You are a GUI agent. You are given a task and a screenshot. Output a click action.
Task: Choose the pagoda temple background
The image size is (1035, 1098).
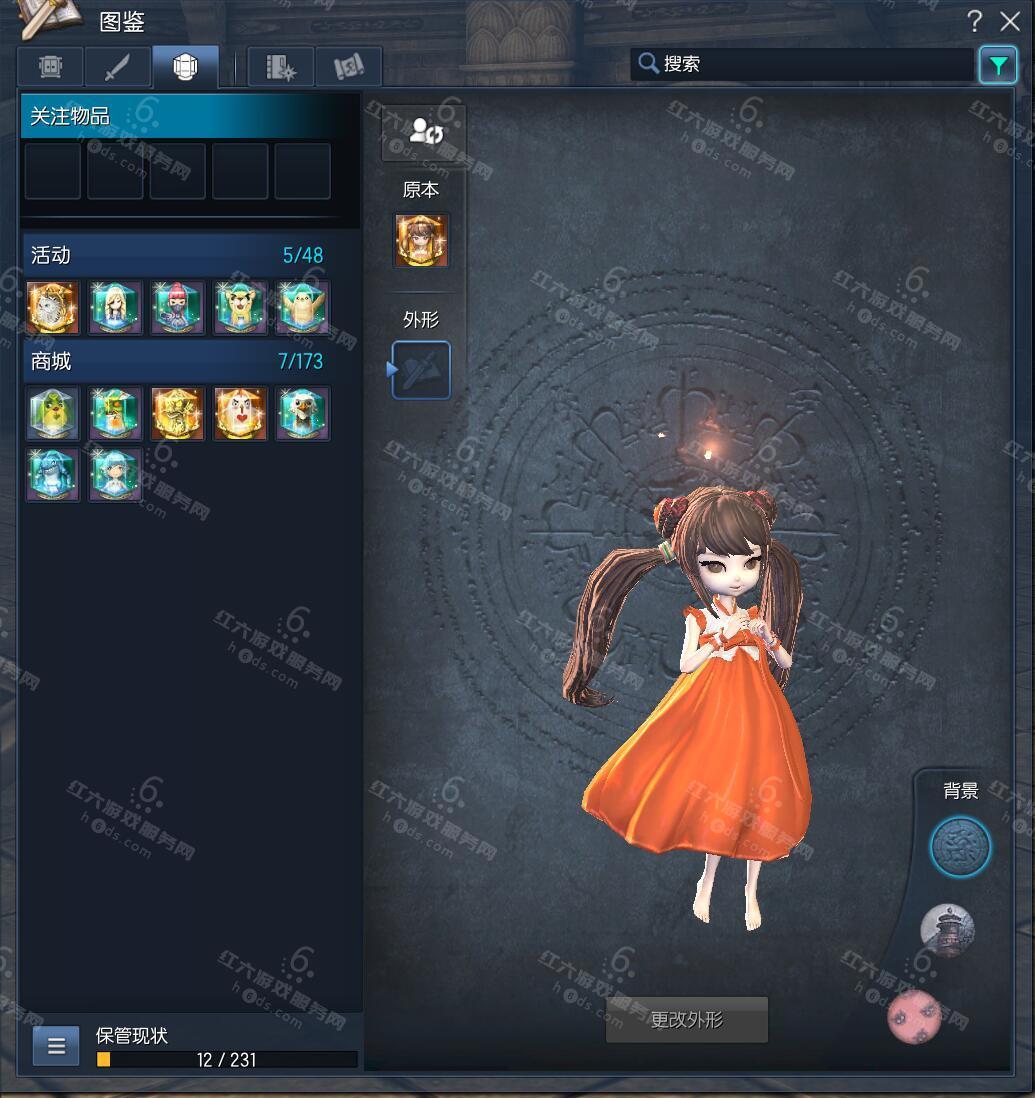point(947,930)
